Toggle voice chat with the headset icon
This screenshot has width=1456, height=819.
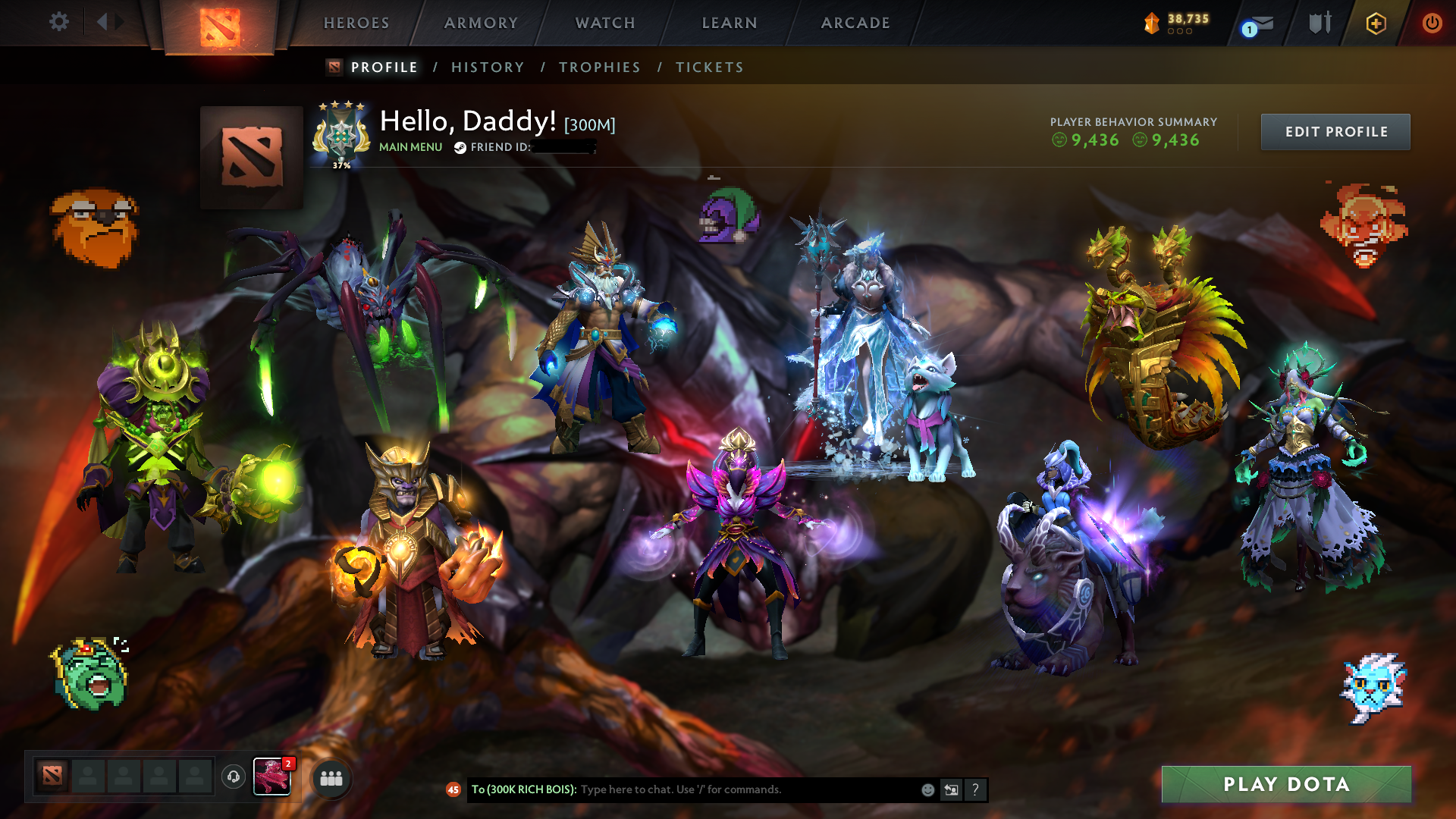pos(232,777)
